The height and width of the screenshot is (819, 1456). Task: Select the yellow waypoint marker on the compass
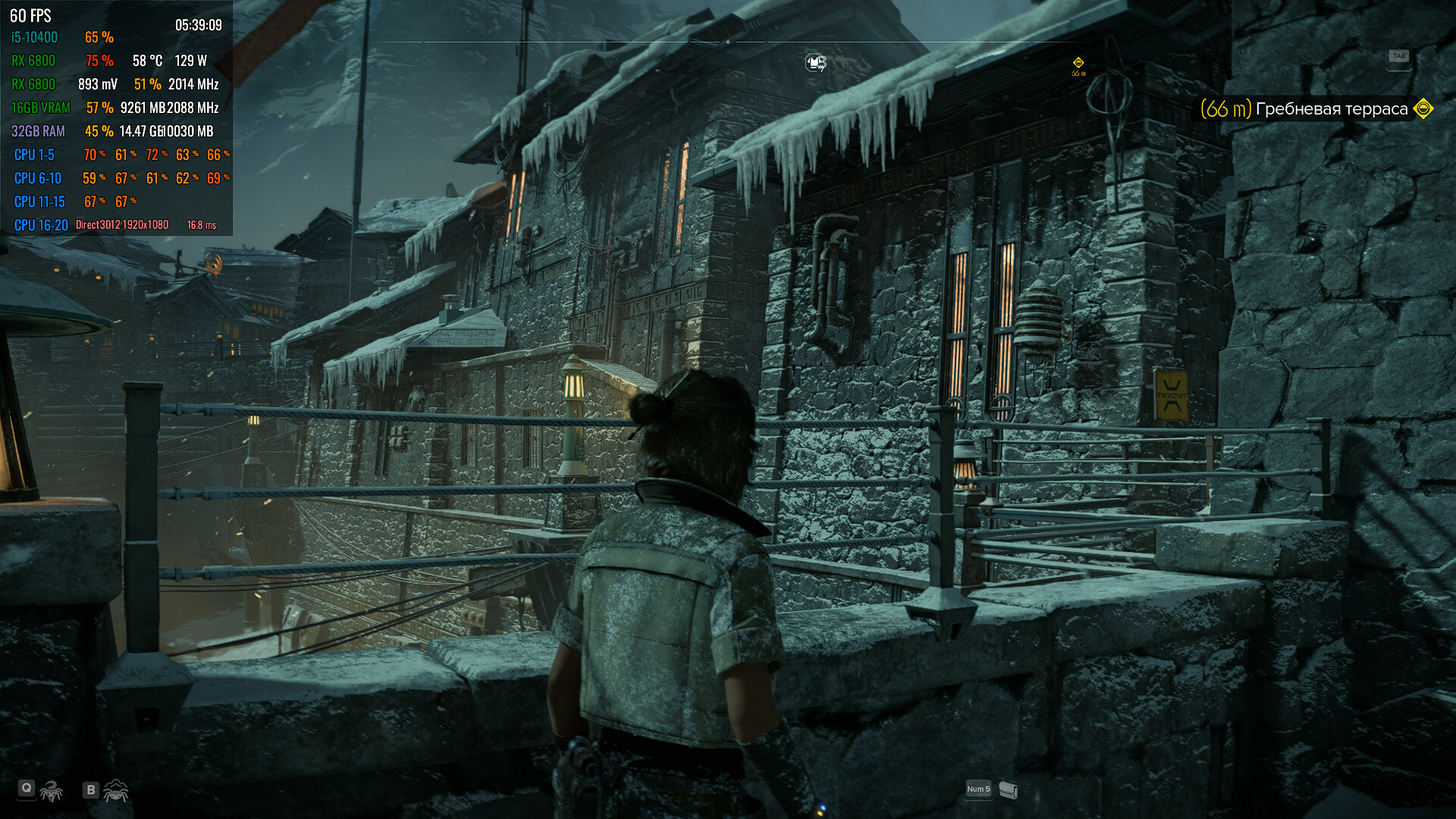1078,63
